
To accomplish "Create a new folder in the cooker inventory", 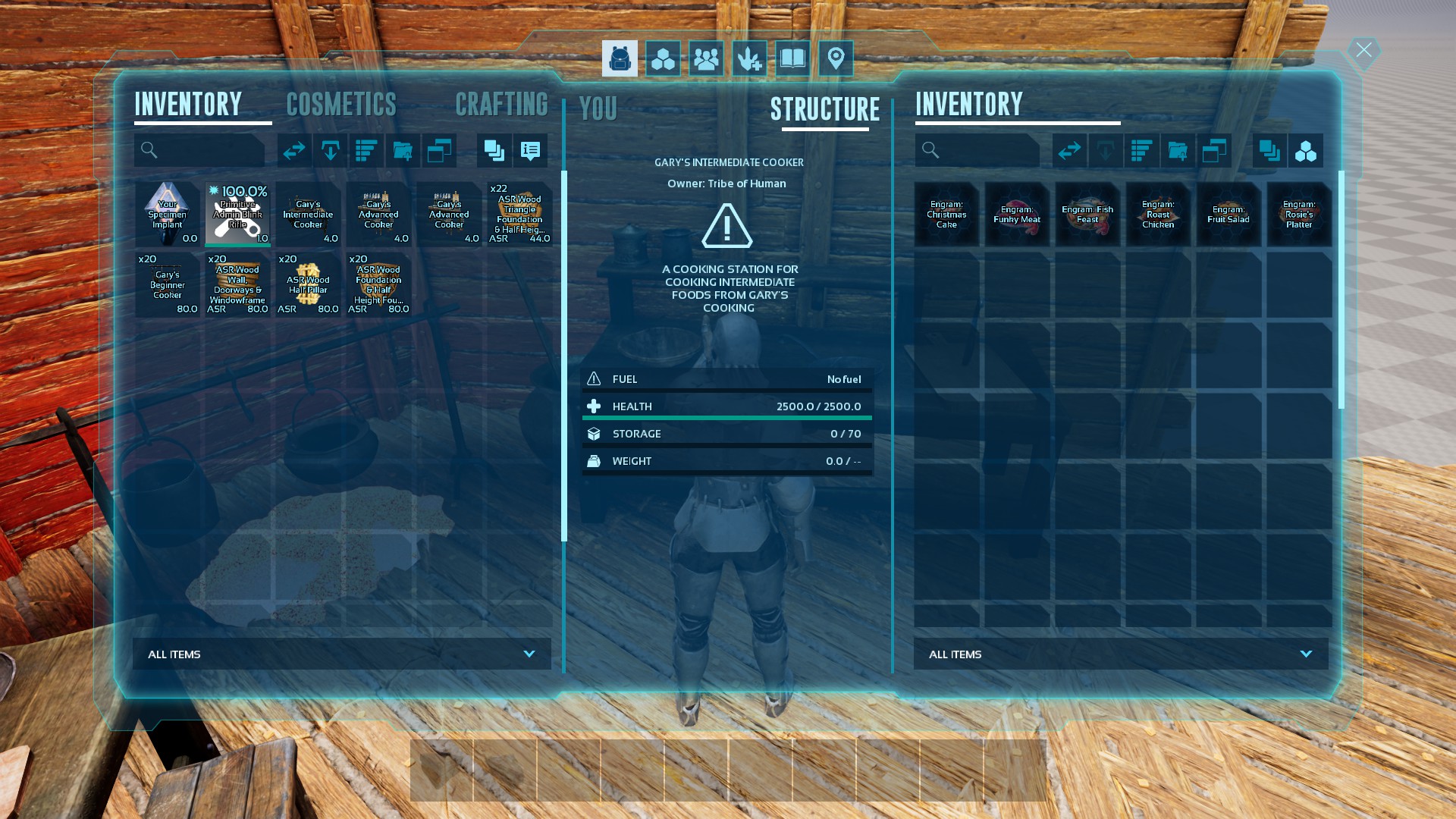I will coord(1178,150).
